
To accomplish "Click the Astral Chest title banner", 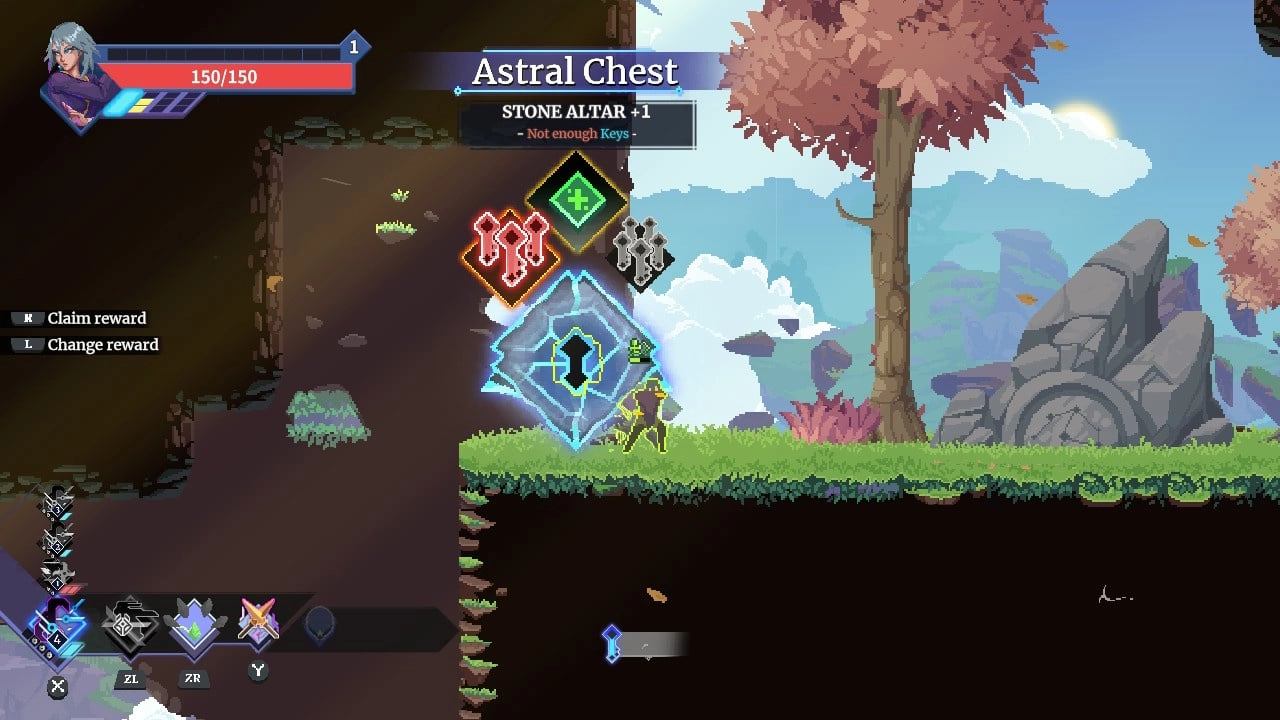I will [x=575, y=72].
